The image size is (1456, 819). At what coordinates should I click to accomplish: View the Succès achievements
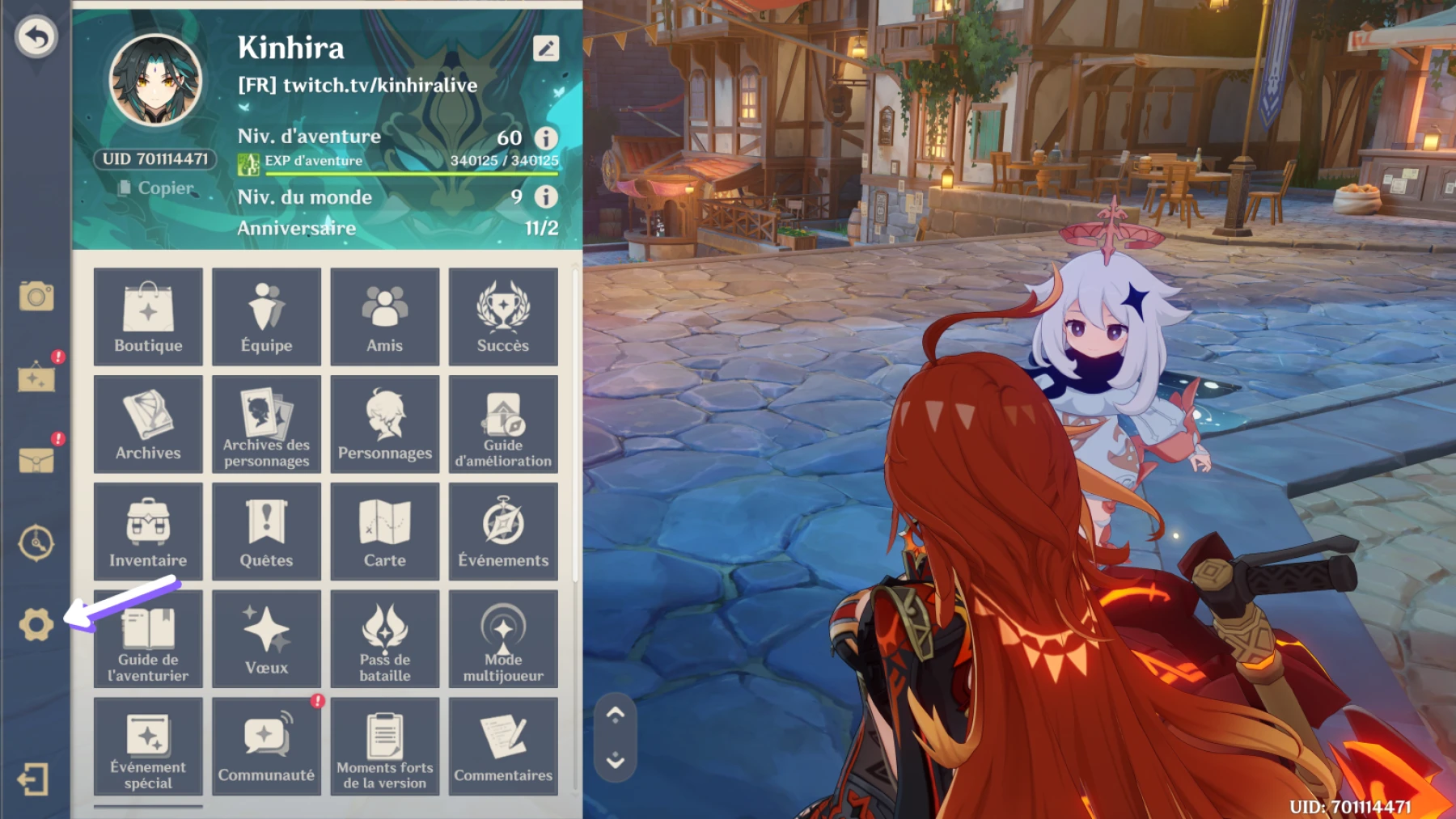point(503,317)
